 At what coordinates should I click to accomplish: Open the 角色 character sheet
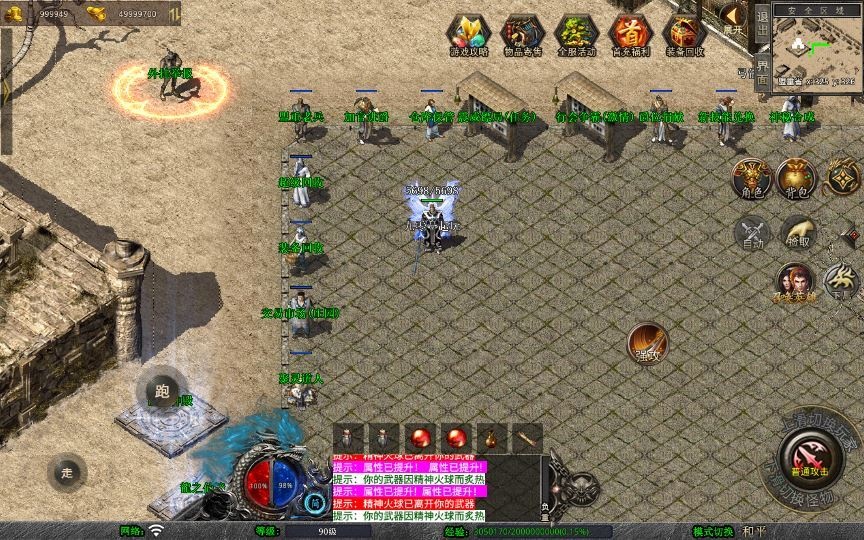[x=751, y=178]
